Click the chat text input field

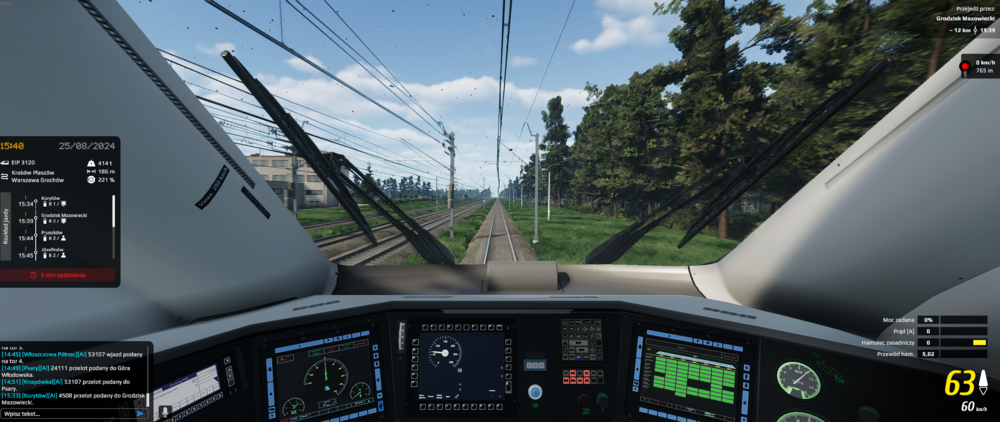(x=68, y=413)
